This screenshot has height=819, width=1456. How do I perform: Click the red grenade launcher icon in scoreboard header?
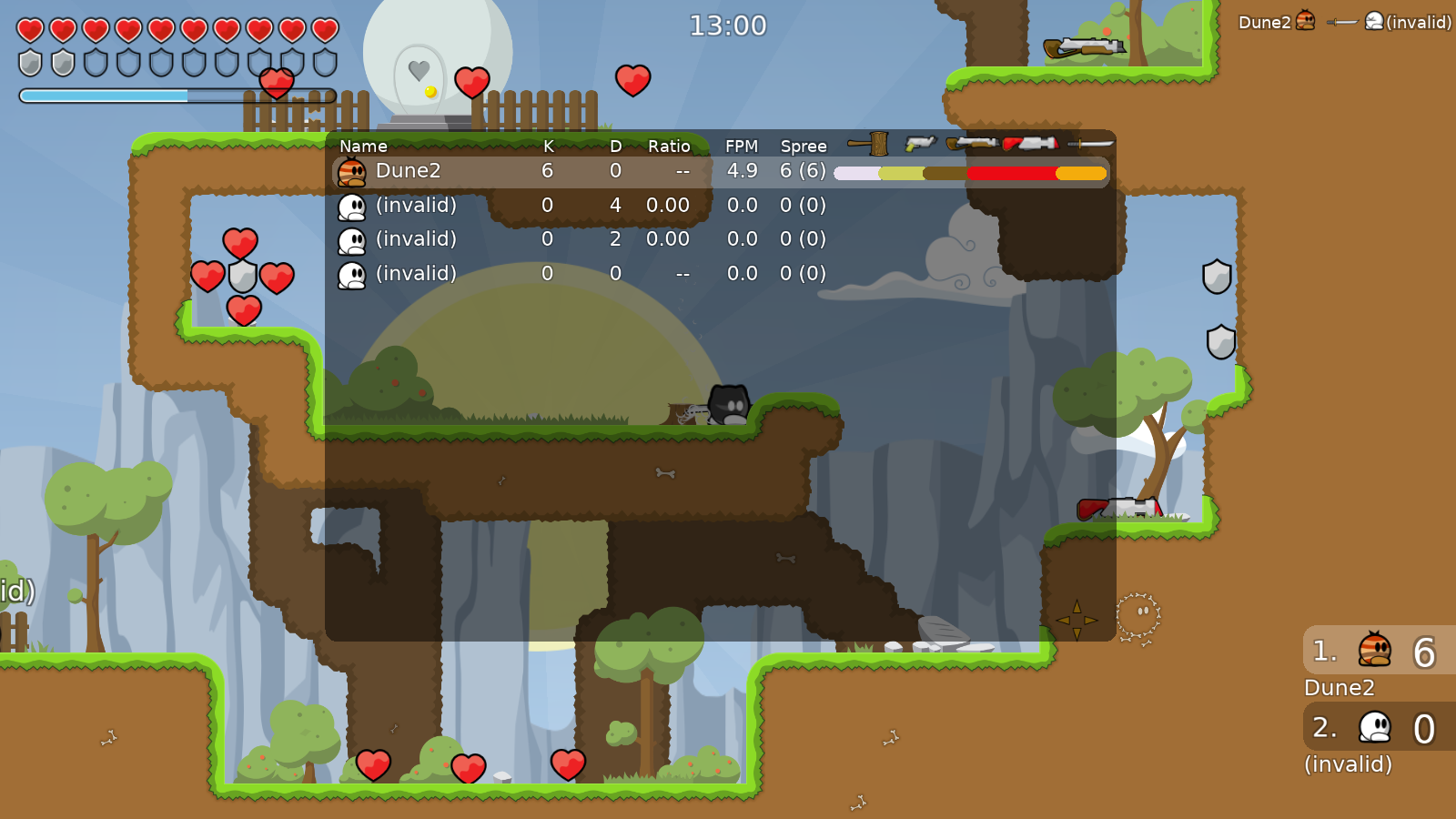pyautogui.click(x=1030, y=144)
